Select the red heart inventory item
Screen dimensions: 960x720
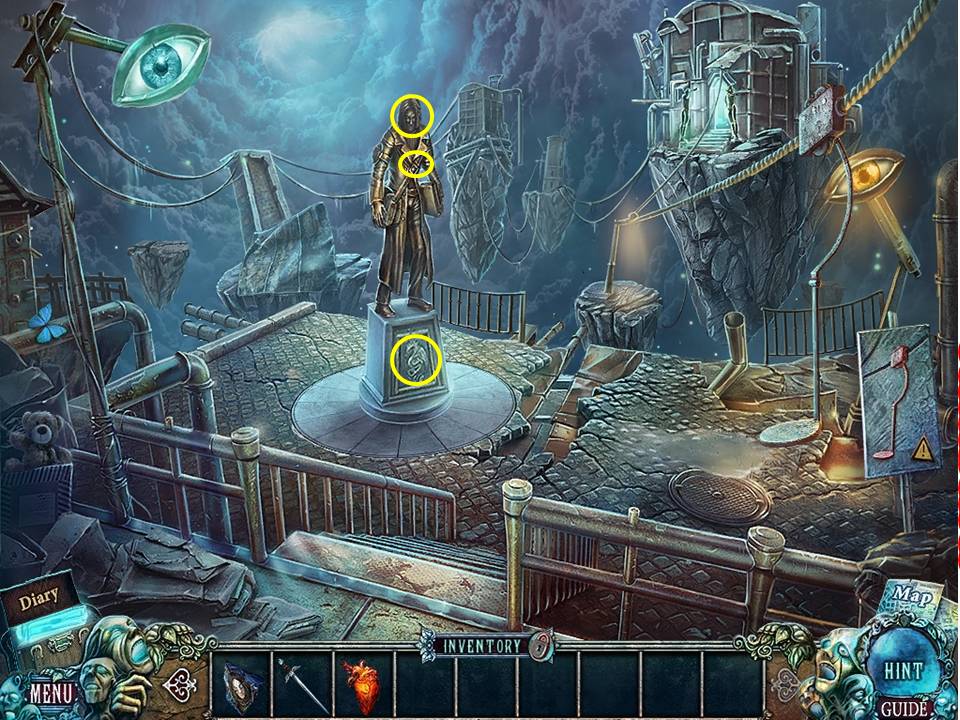[361, 684]
